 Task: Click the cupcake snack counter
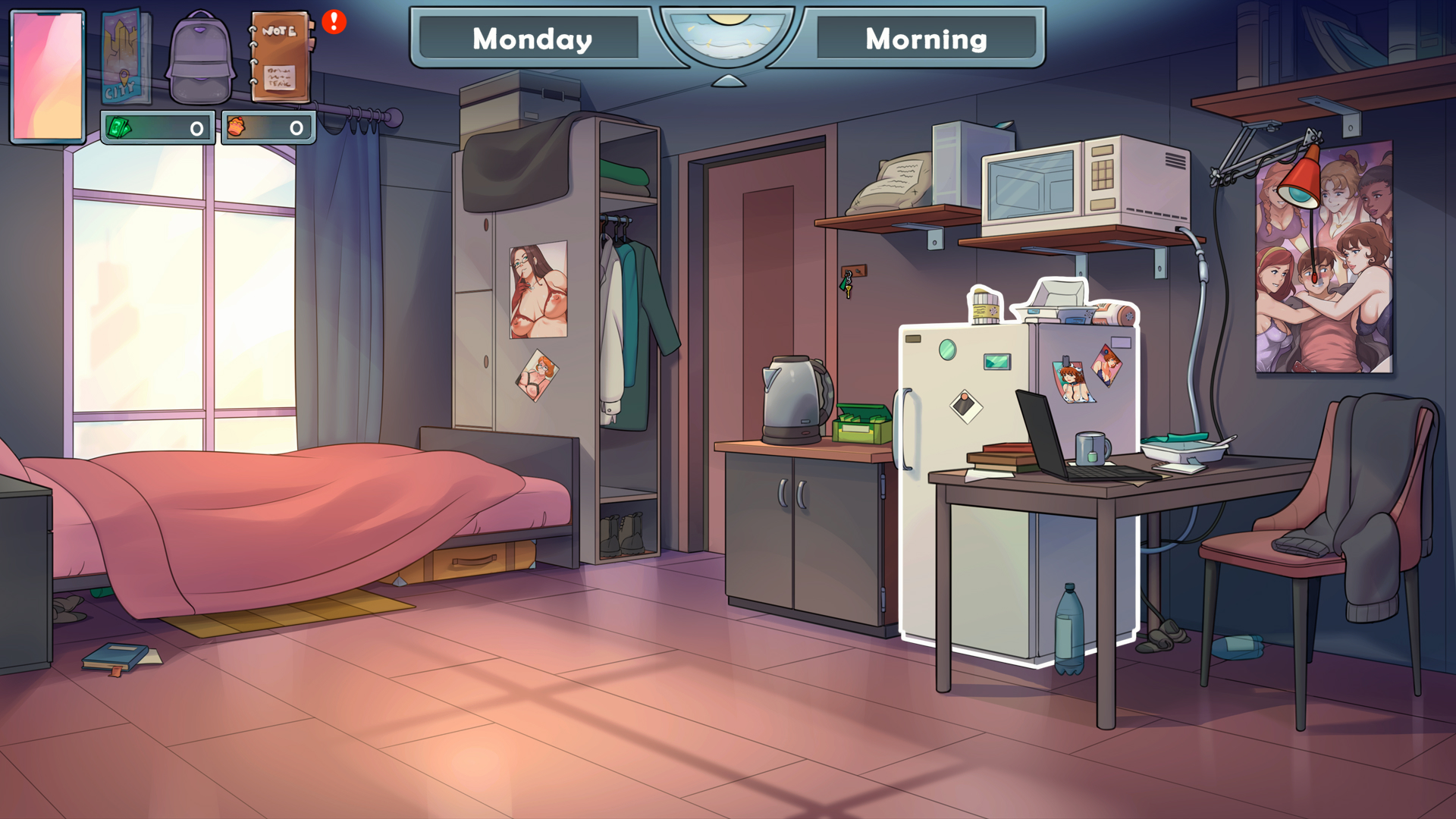tap(269, 127)
